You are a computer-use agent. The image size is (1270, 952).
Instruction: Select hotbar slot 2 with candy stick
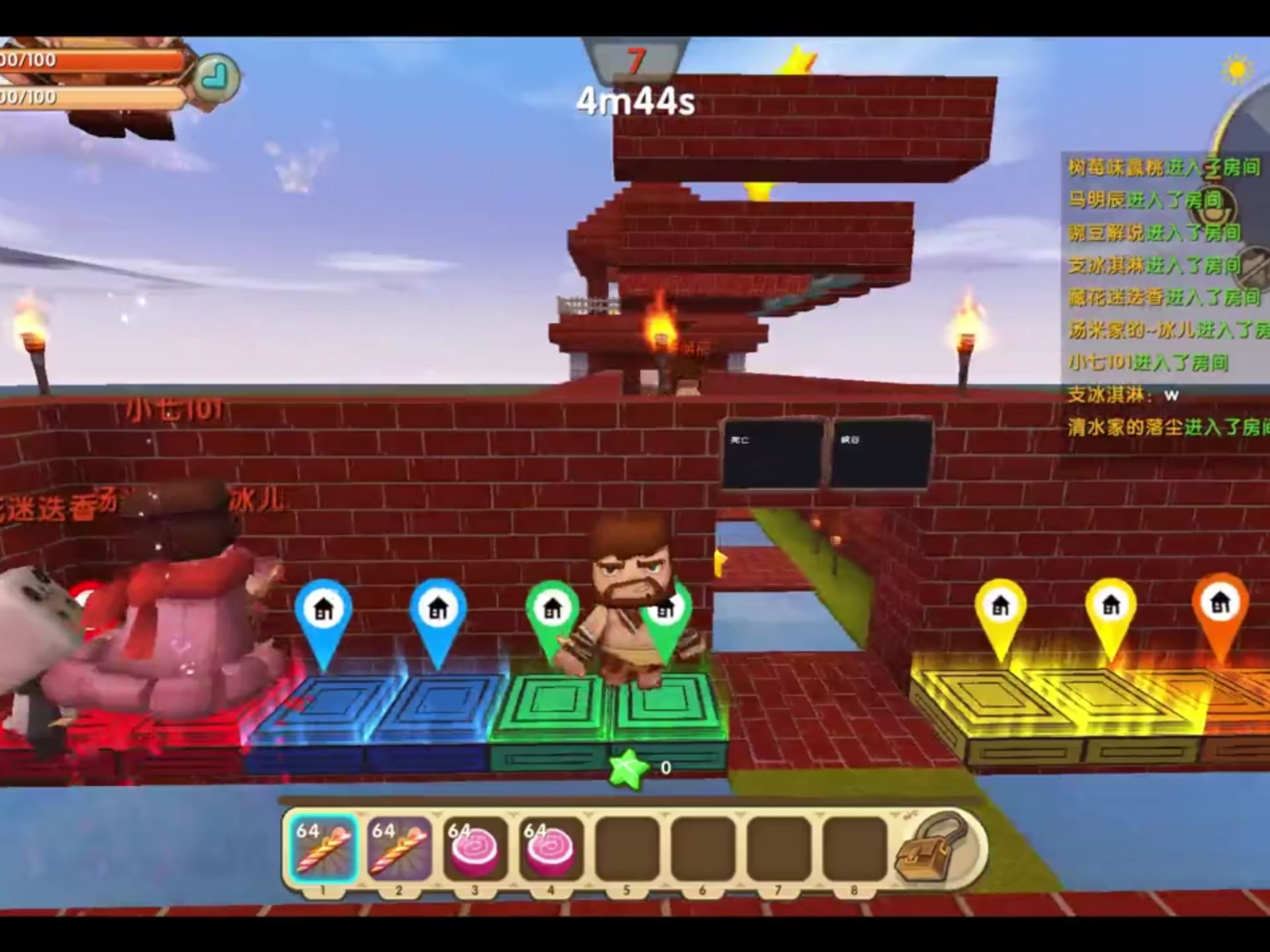tap(399, 850)
